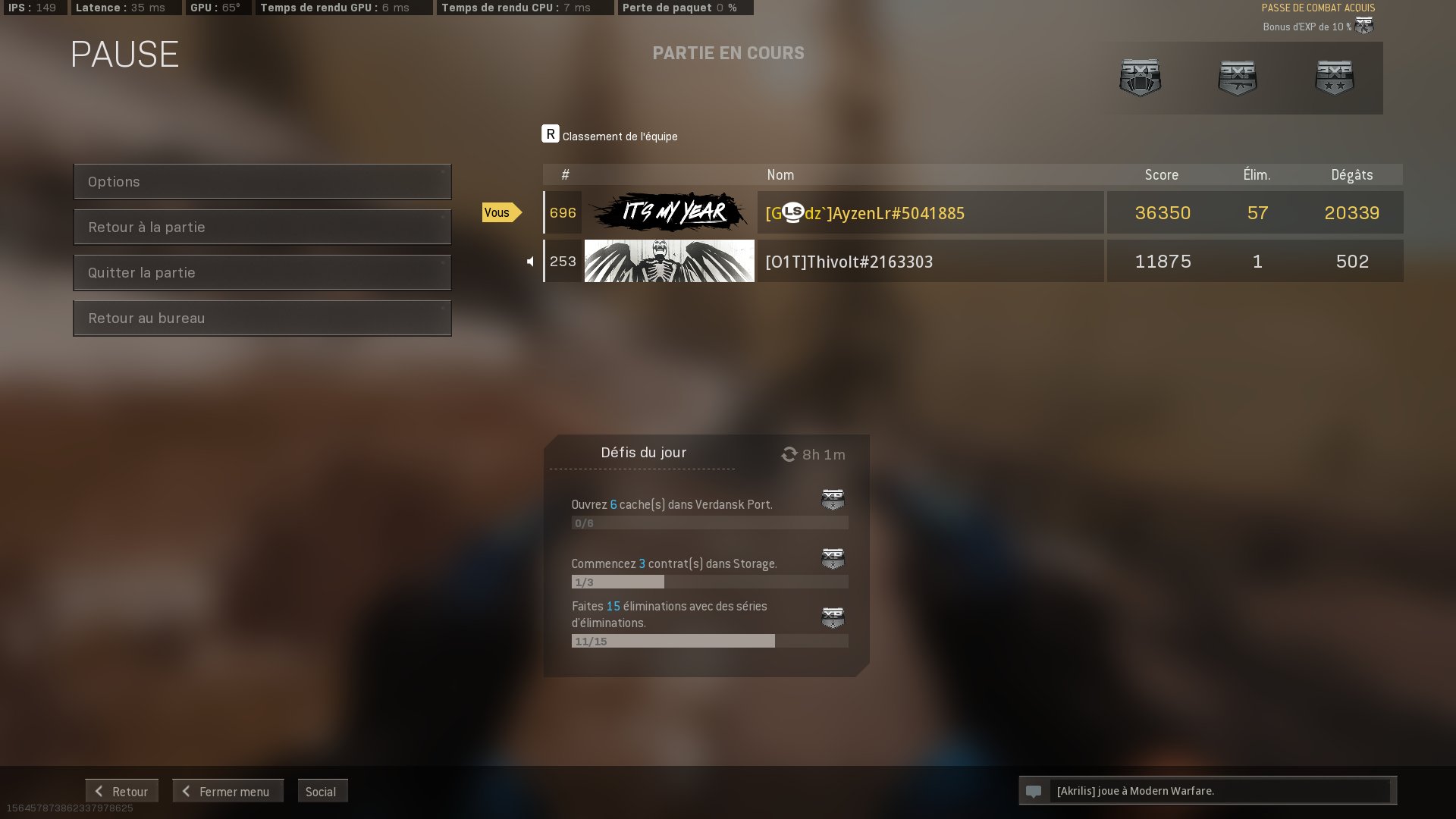Click the arrow icon on the Fermer menu button
Image resolution: width=1456 pixels, height=819 pixels.
tap(185, 791)
